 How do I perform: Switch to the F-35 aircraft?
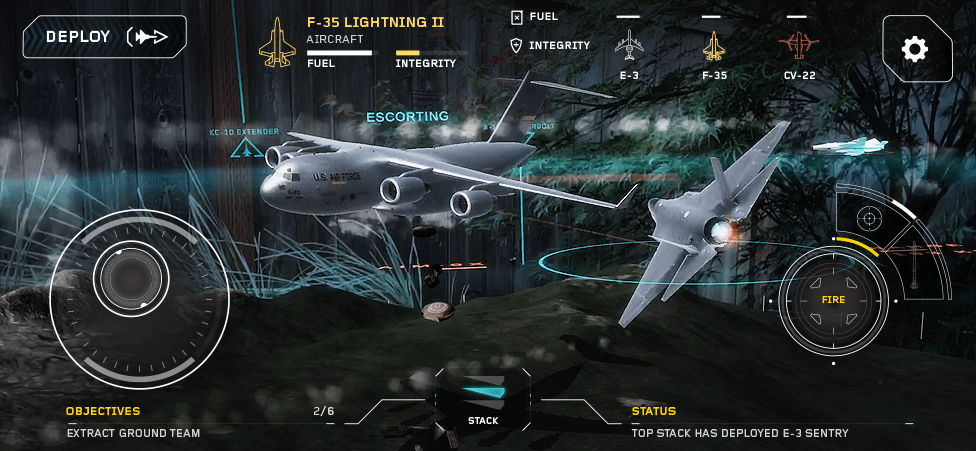713,46
